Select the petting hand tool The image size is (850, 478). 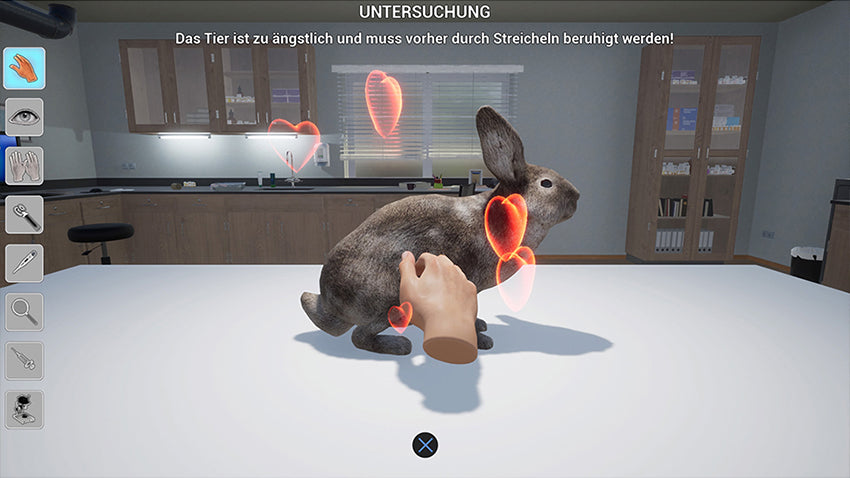[x=24, y=68]
